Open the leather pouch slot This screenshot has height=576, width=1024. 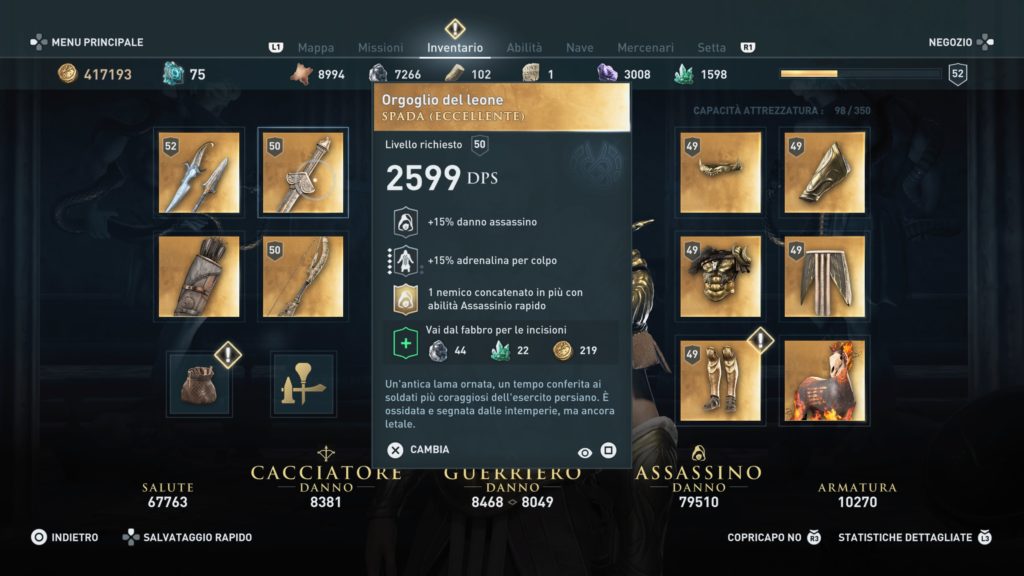coord(199,383)
